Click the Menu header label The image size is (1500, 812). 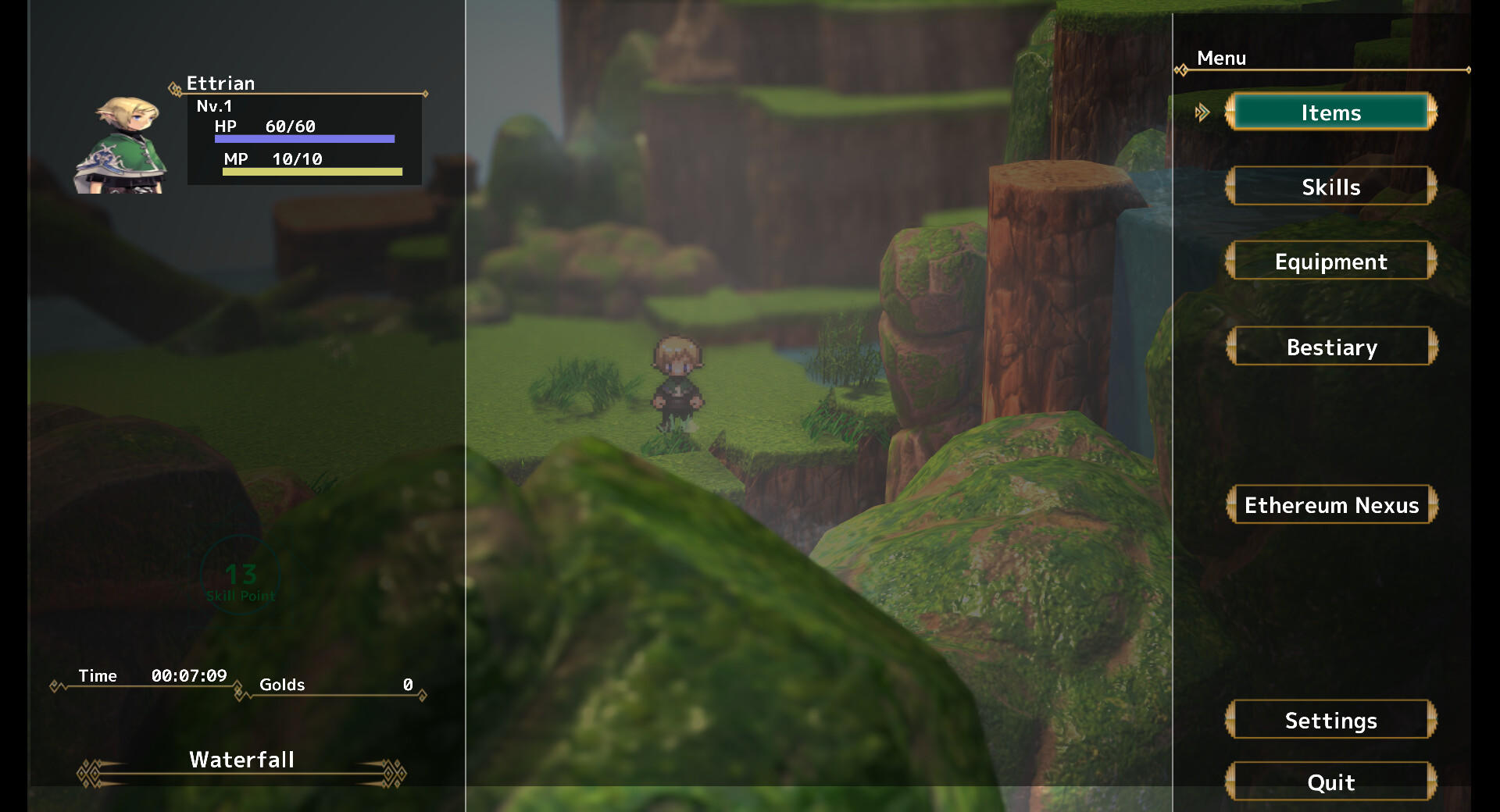click(1222, 58)
